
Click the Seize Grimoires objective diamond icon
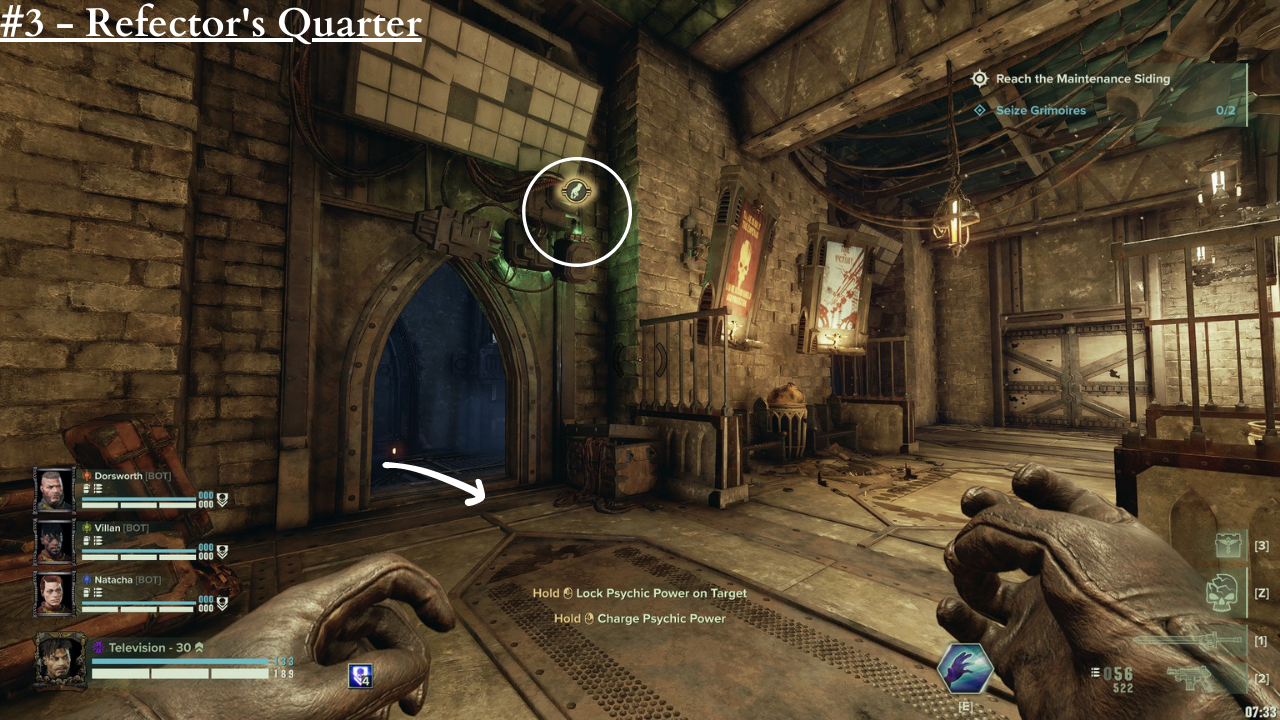(978, 110)
